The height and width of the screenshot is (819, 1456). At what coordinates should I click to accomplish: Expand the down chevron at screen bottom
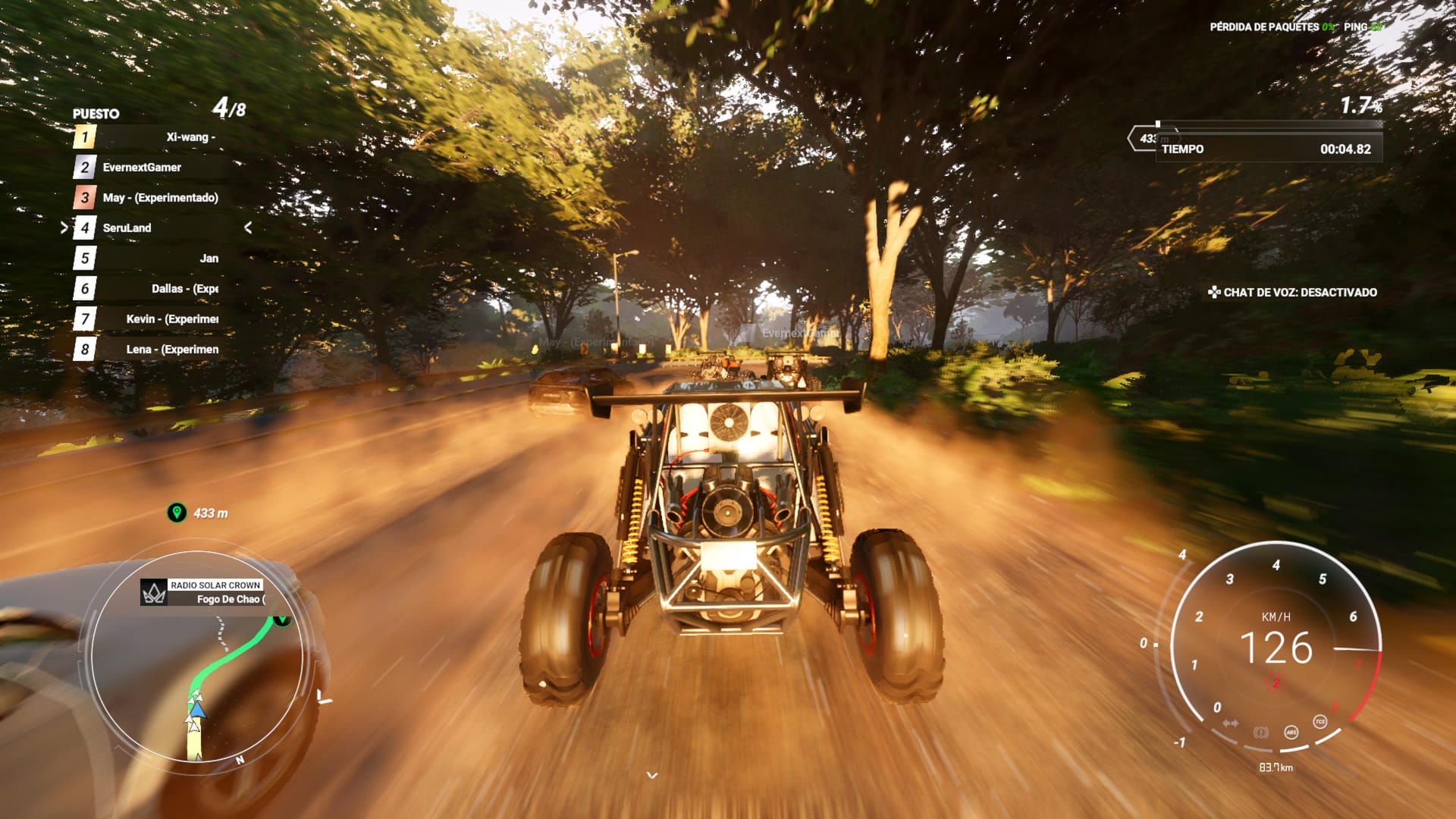pos(651,775)
